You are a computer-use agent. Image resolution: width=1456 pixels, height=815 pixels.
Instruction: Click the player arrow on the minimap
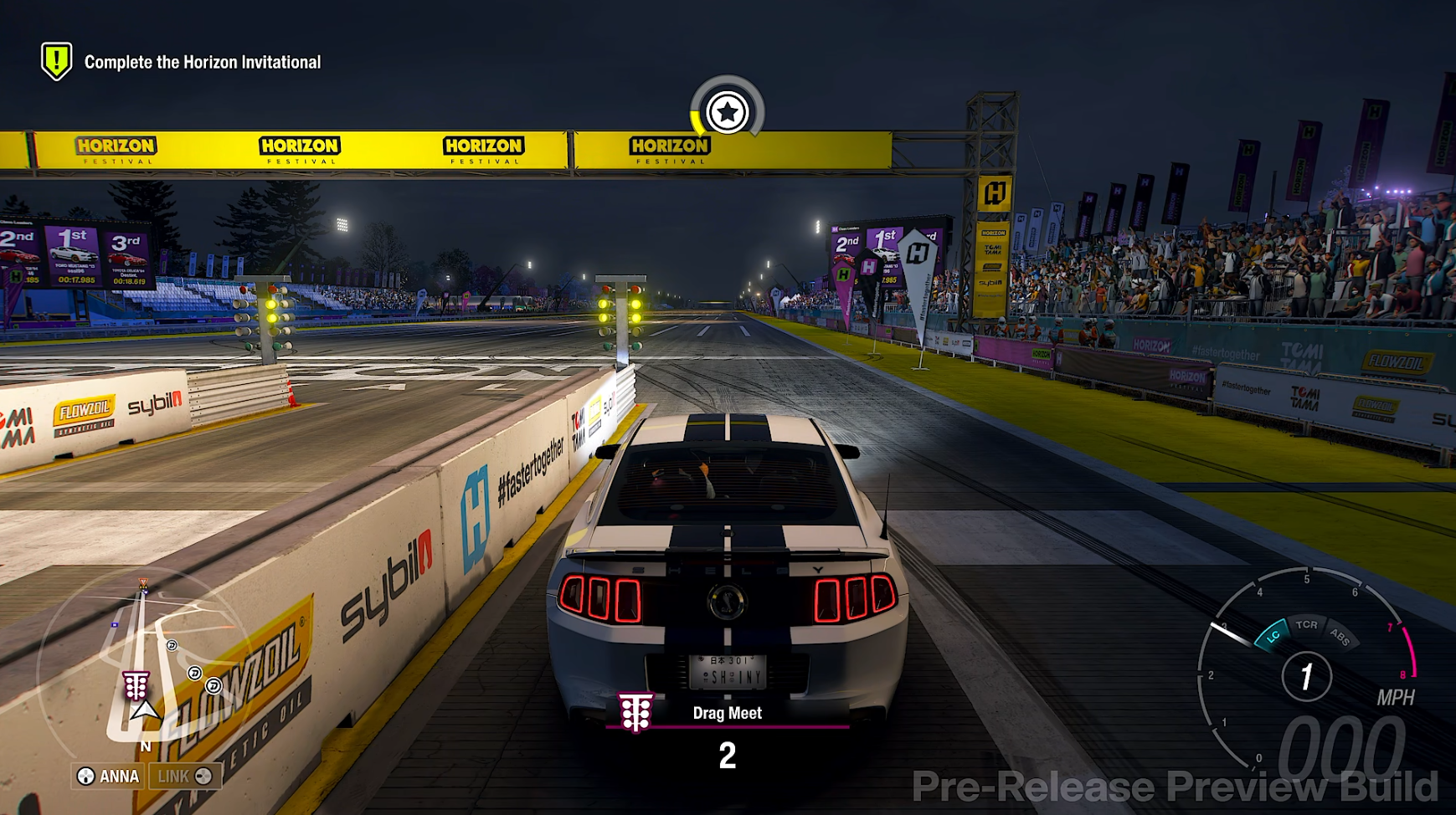coord(144,711)
